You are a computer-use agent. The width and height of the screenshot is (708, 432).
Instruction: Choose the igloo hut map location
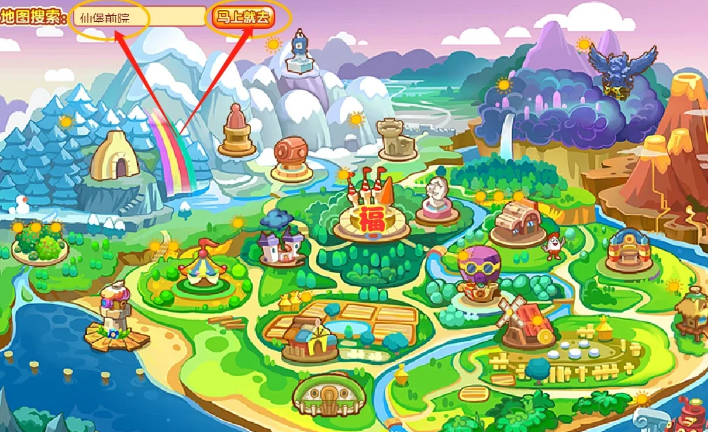[114, 157]
